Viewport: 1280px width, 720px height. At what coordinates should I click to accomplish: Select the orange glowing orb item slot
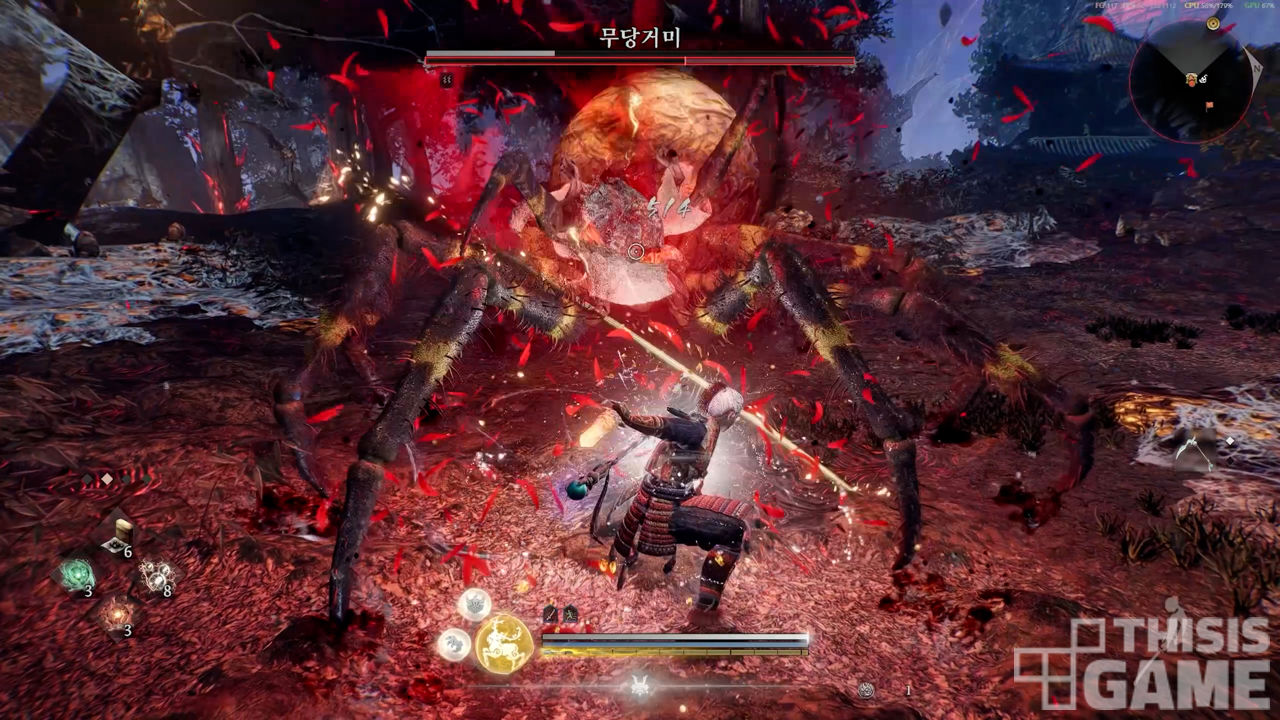point(116,613)
